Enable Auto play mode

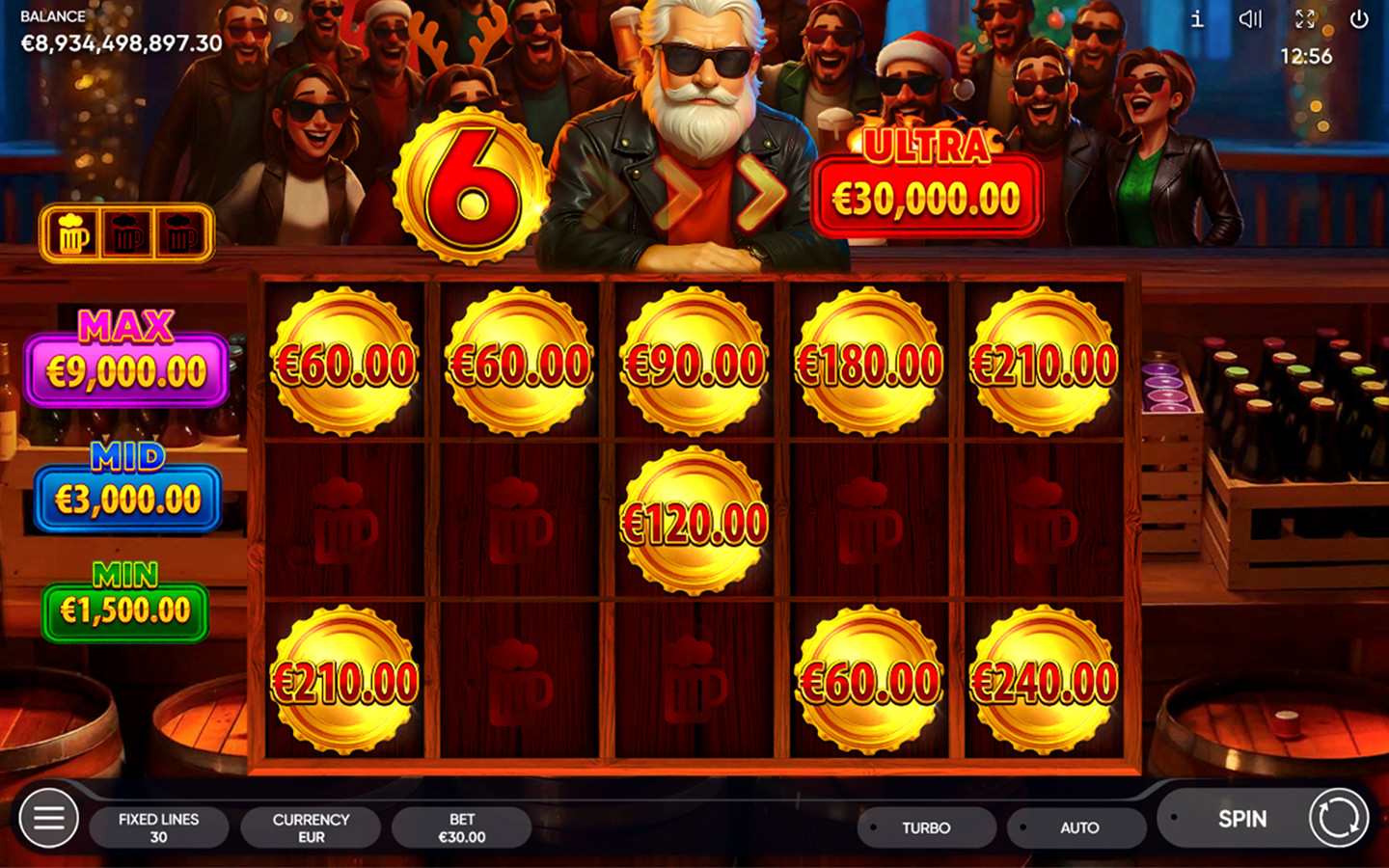(1076, 827)
